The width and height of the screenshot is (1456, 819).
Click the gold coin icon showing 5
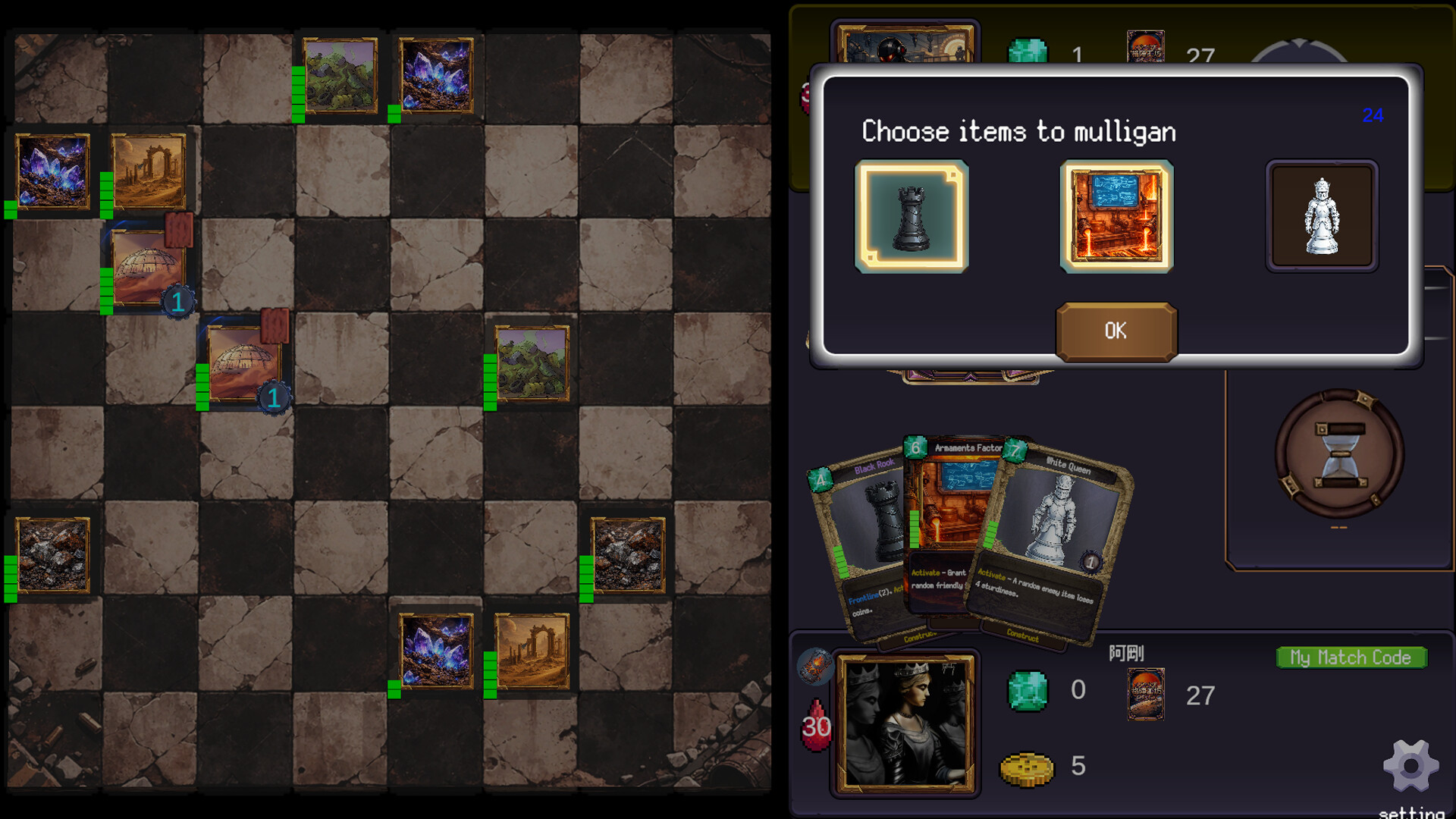tap(1028, 766)
